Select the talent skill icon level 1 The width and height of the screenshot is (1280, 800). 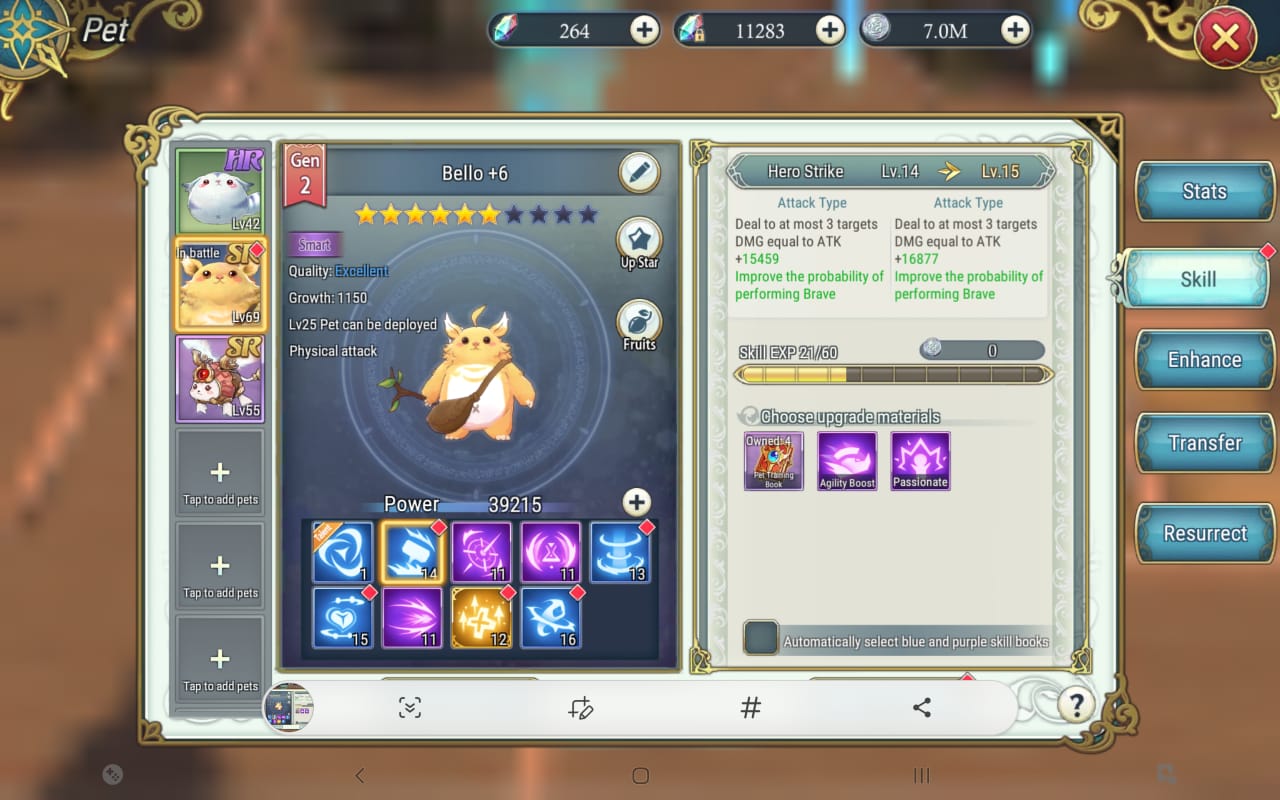click(342, 552)
